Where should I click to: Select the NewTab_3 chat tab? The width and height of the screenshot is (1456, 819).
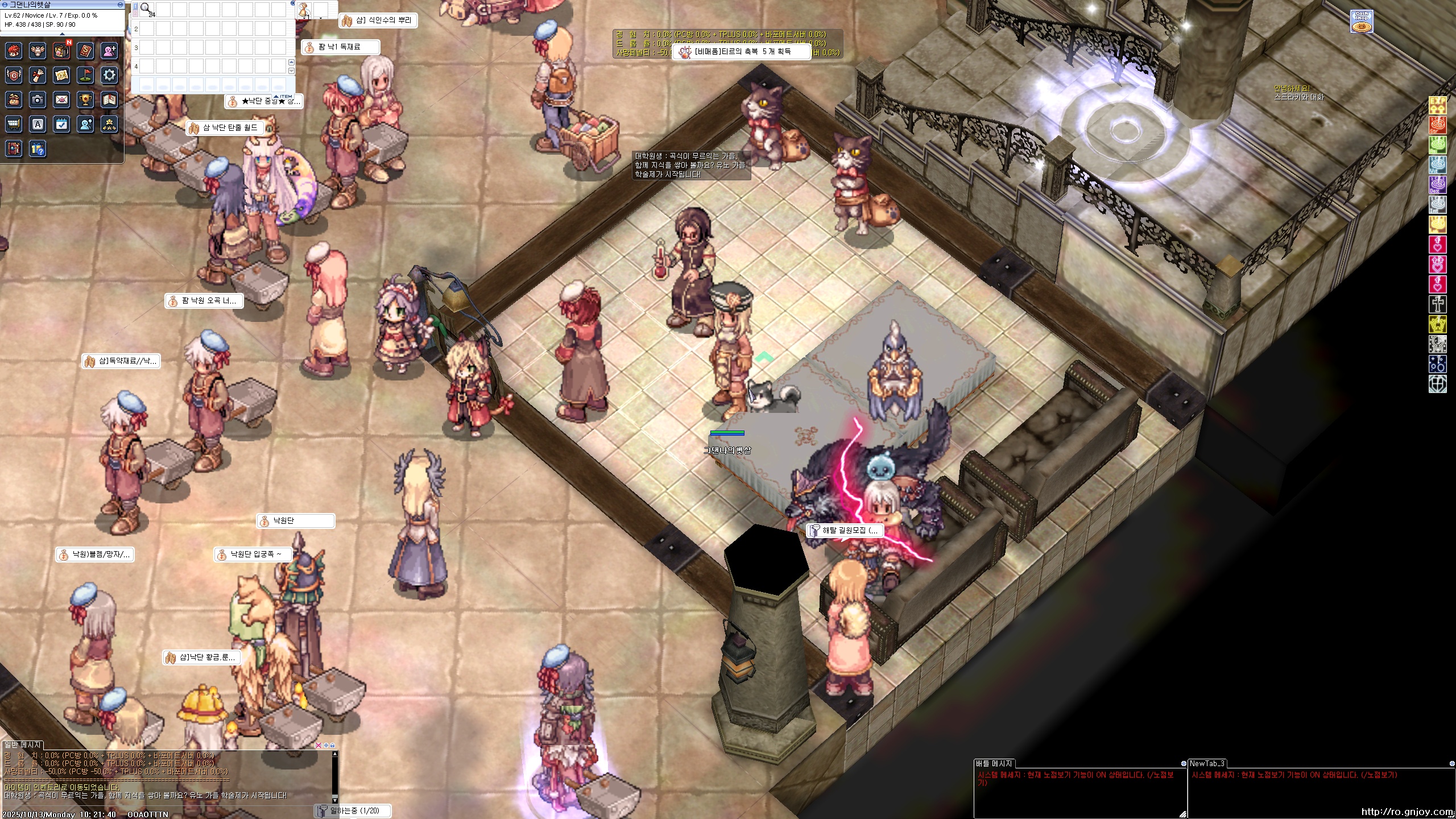[1206, 763]
